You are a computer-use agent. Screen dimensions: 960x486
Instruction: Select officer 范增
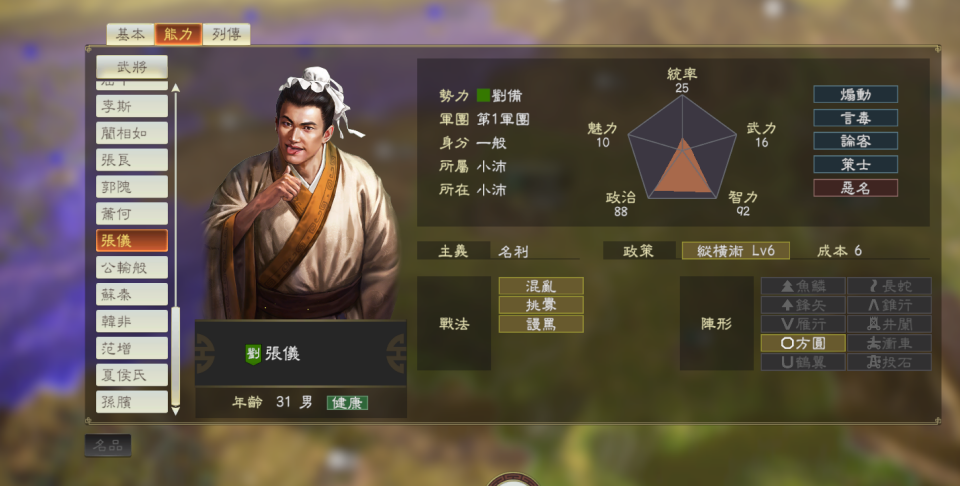(x=132, y=349)
